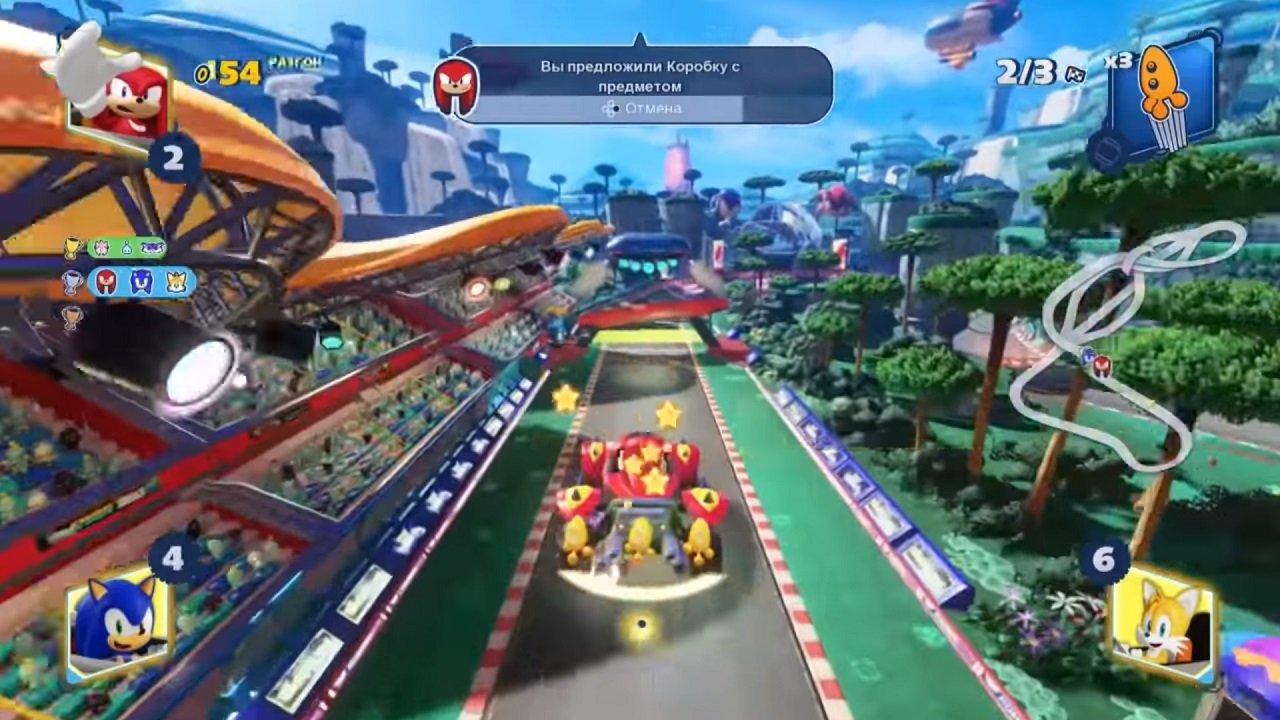Click the bronze trophy in team standings
The width and height of the screenshot is (1280, 720).
71,316
